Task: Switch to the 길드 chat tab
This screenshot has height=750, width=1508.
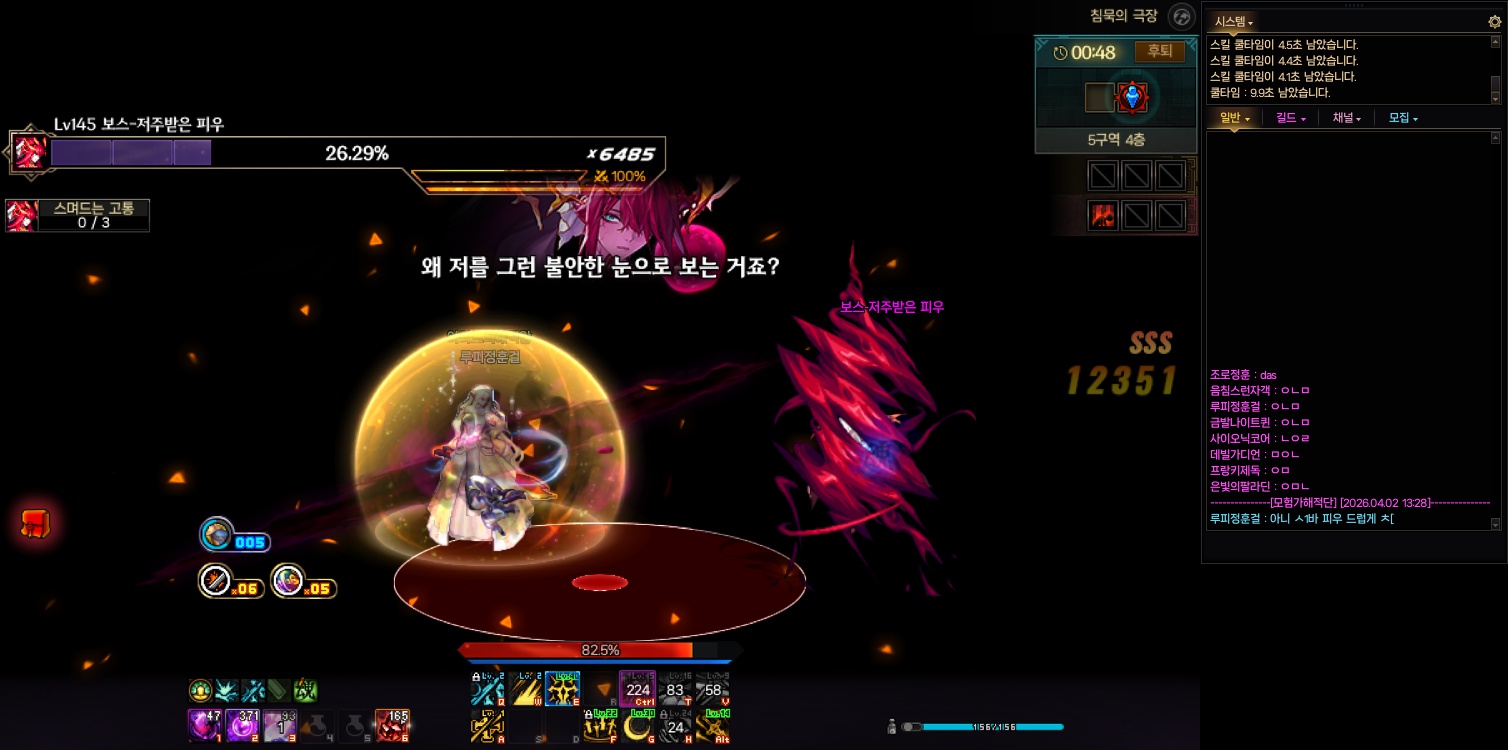Action: pyautogui.click(x=1291, y=118)
